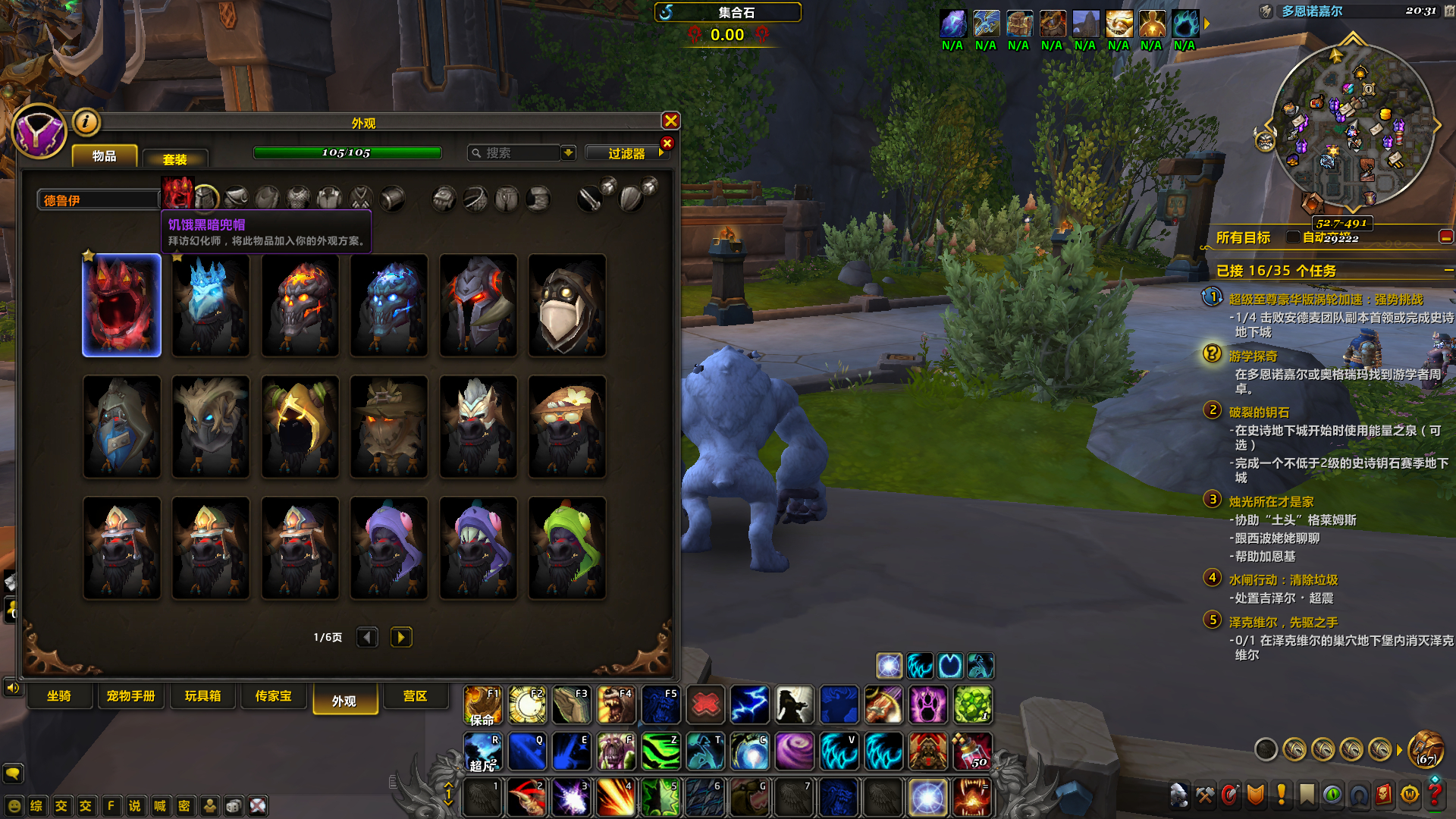The height and width of the screenshot is (819, 1456).
Task: Select the 物品 items tab
Action: 105,156
